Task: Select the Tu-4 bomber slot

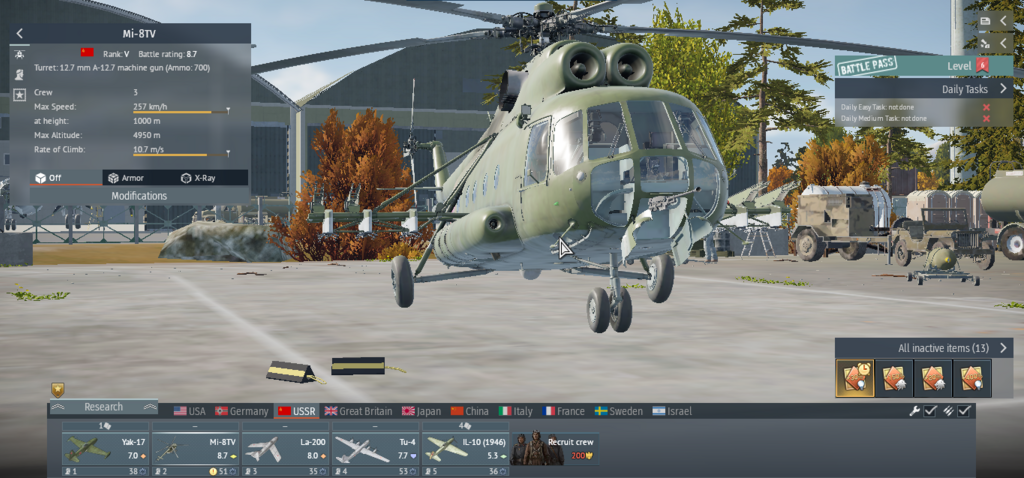Action: click(374, 448)
